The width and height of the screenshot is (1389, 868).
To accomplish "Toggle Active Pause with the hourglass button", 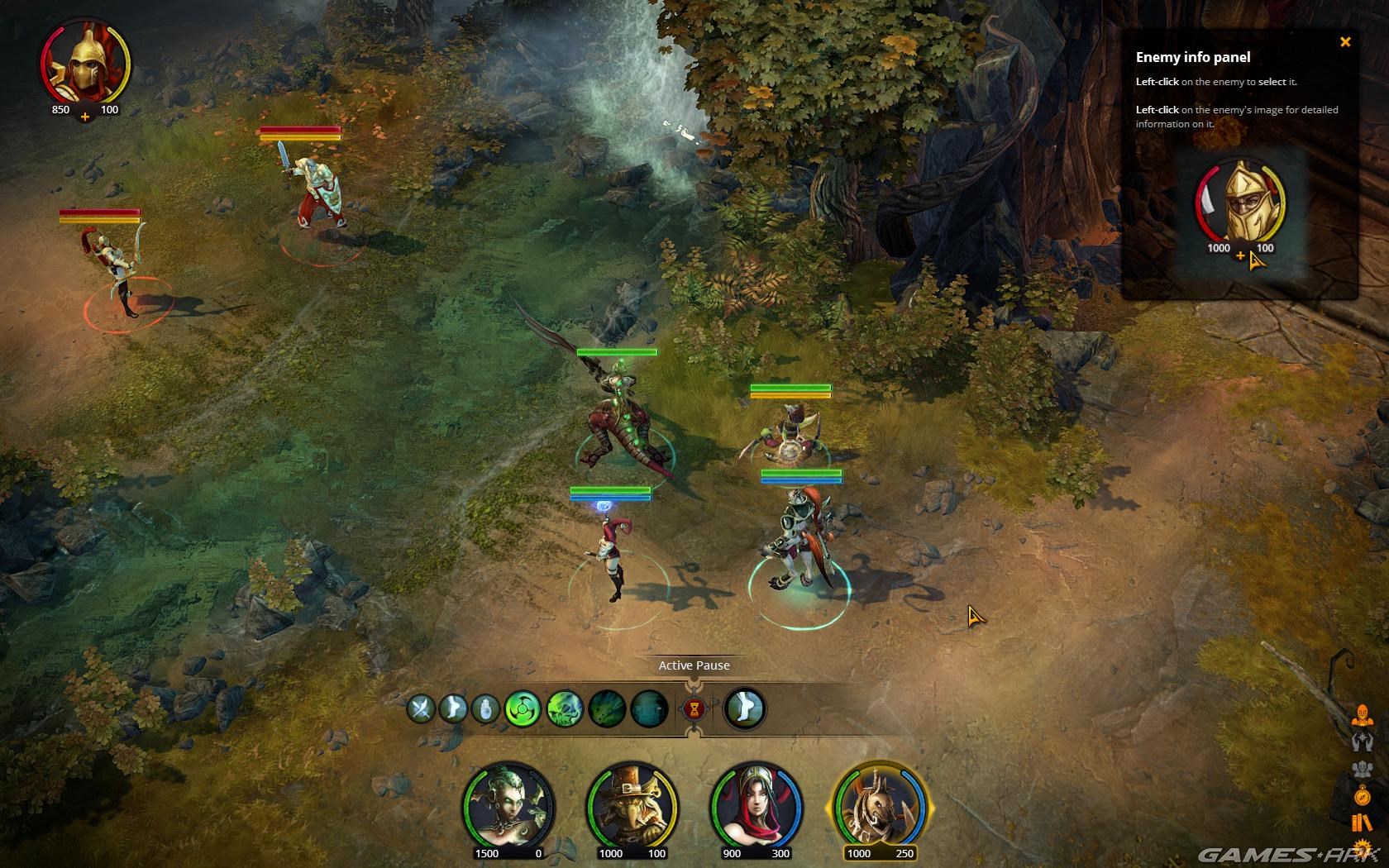I will pyautogui.click(x=694, y=709).
